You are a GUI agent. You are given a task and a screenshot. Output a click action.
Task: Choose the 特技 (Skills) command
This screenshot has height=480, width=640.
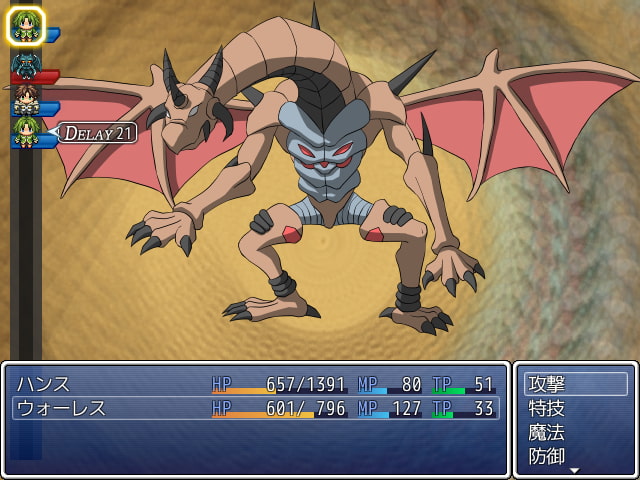point(575,408)
